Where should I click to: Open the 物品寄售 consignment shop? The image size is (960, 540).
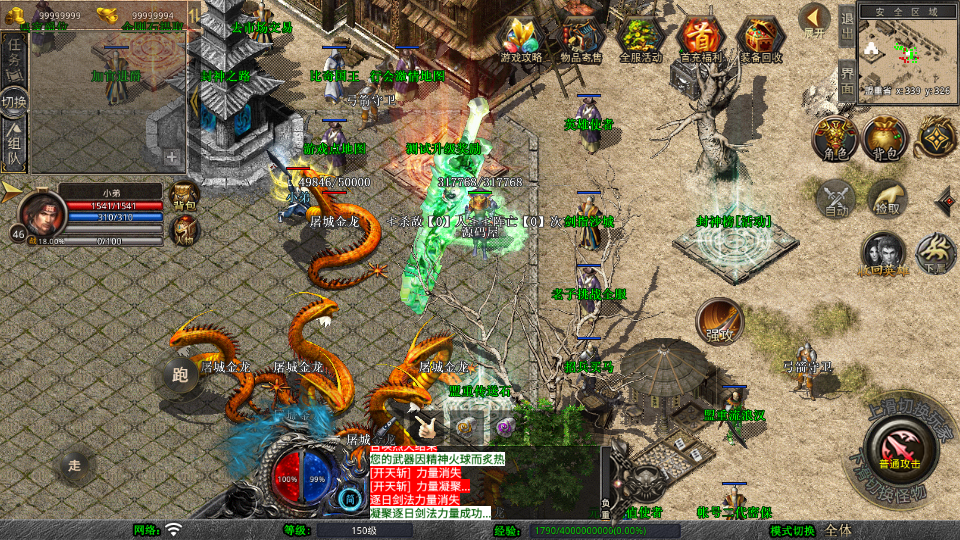click(x=579, y=40)
